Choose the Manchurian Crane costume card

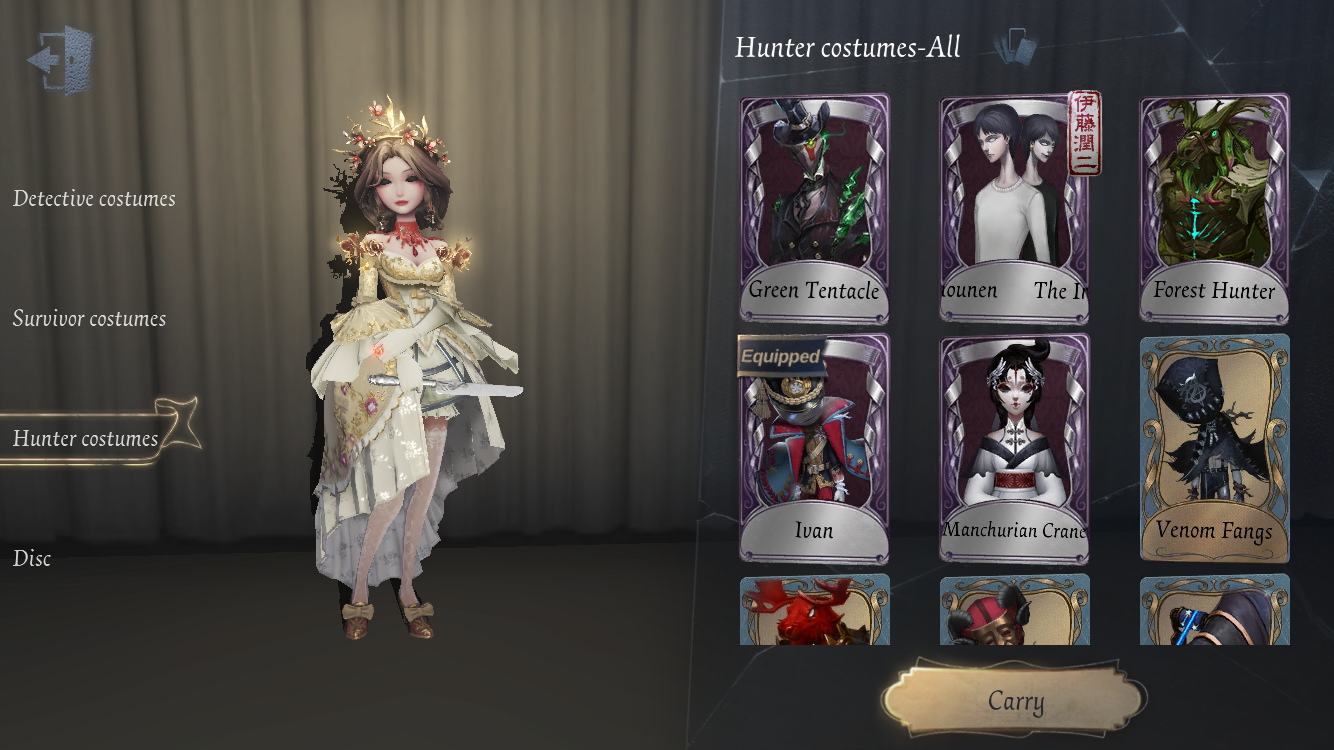(1014, 448)
